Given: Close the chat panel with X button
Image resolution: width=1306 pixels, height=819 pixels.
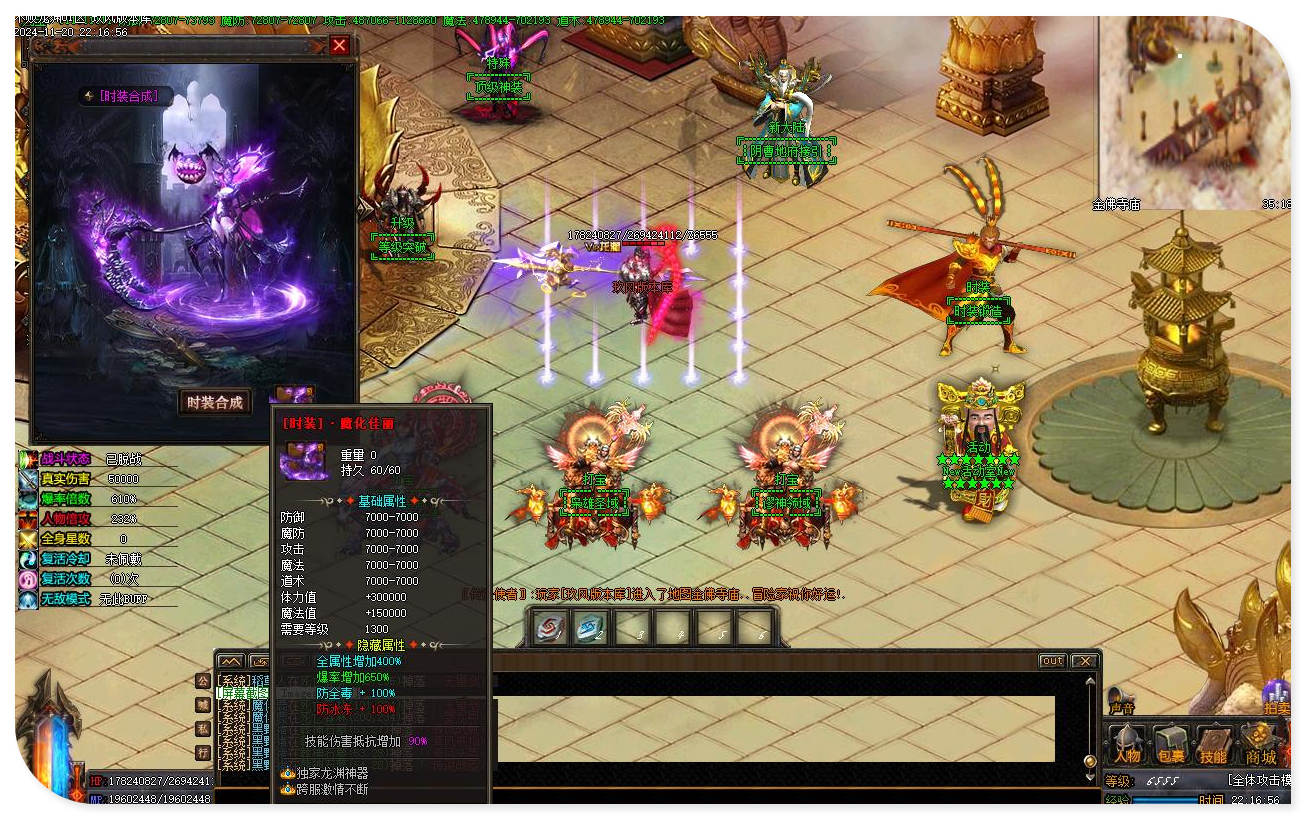Looking at the screenshot, I should click(x=1083, y=661).
